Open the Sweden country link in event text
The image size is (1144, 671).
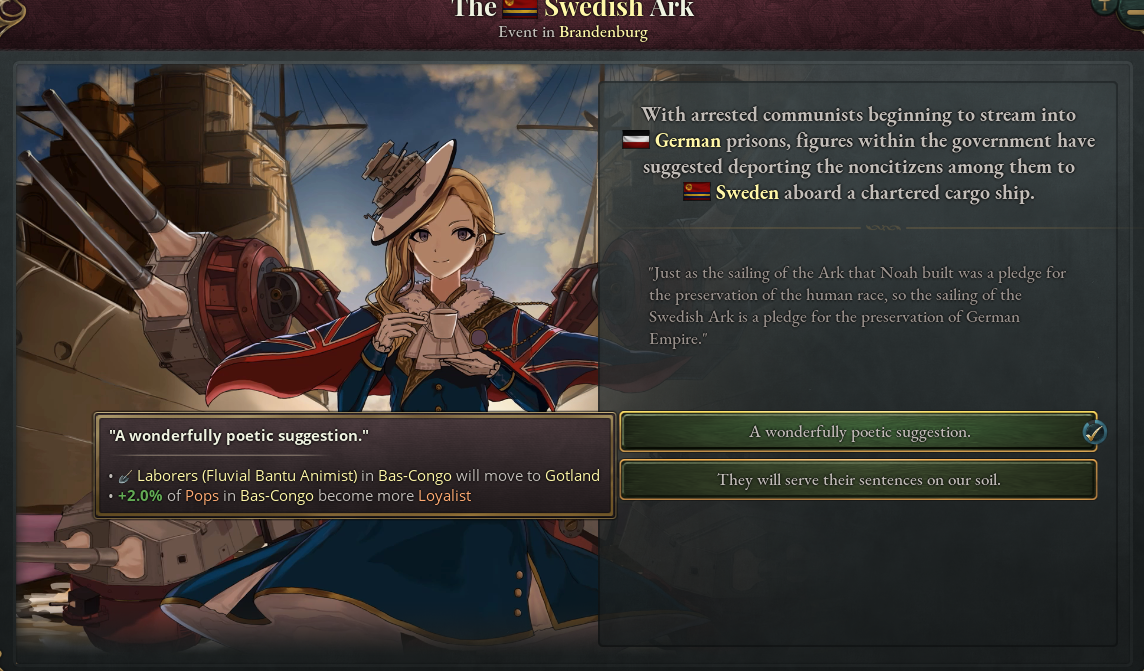(x=746, y=193)
